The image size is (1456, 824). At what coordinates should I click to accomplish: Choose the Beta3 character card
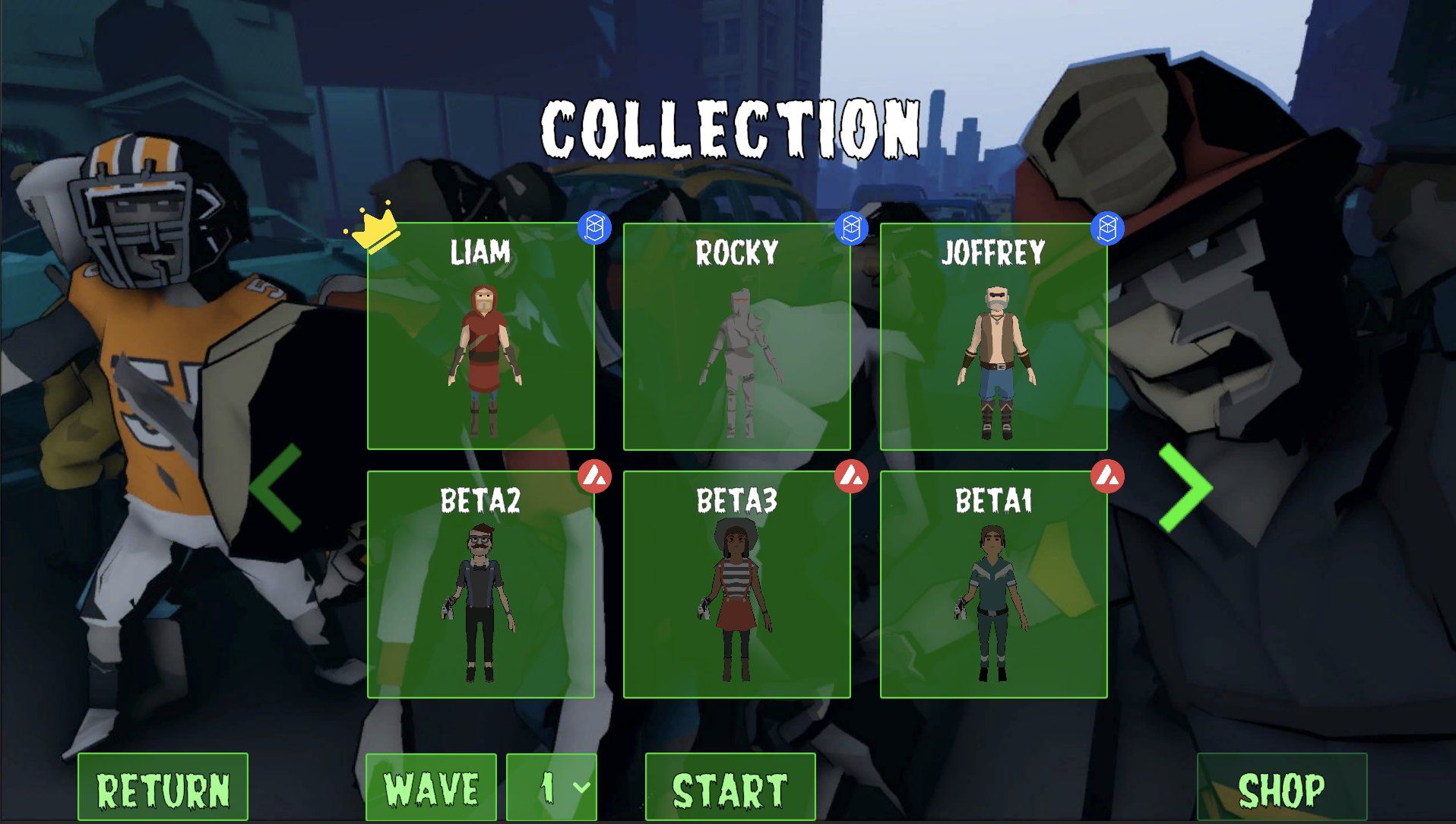coord(736,584)
